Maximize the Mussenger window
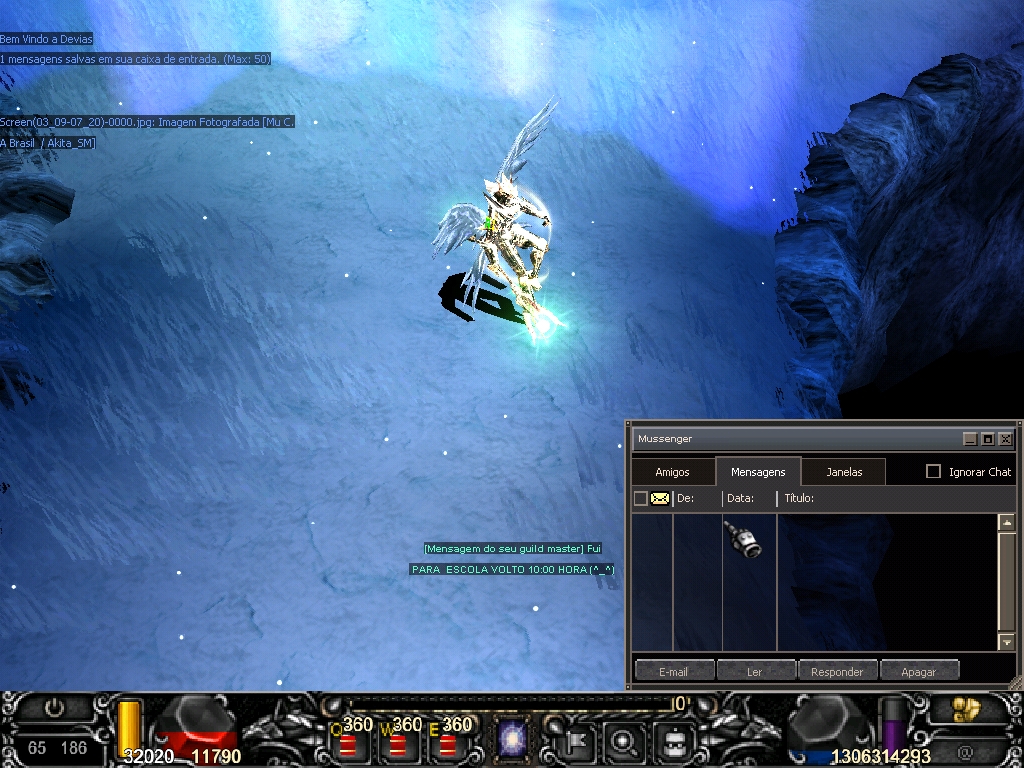Image resolution: width=1024 pixels, height=768 pixels. pyautogui.click(x=987, y=439)
